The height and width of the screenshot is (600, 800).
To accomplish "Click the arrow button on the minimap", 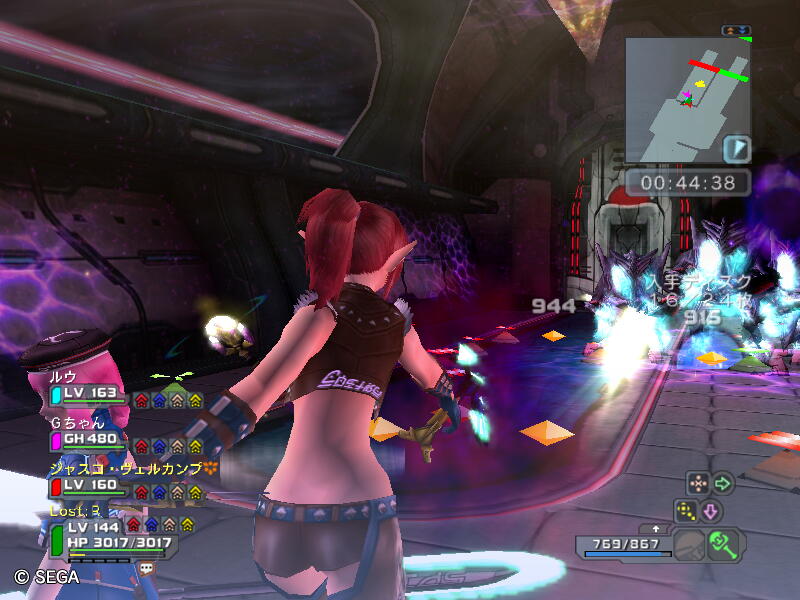I will click(x=735, y=149).
